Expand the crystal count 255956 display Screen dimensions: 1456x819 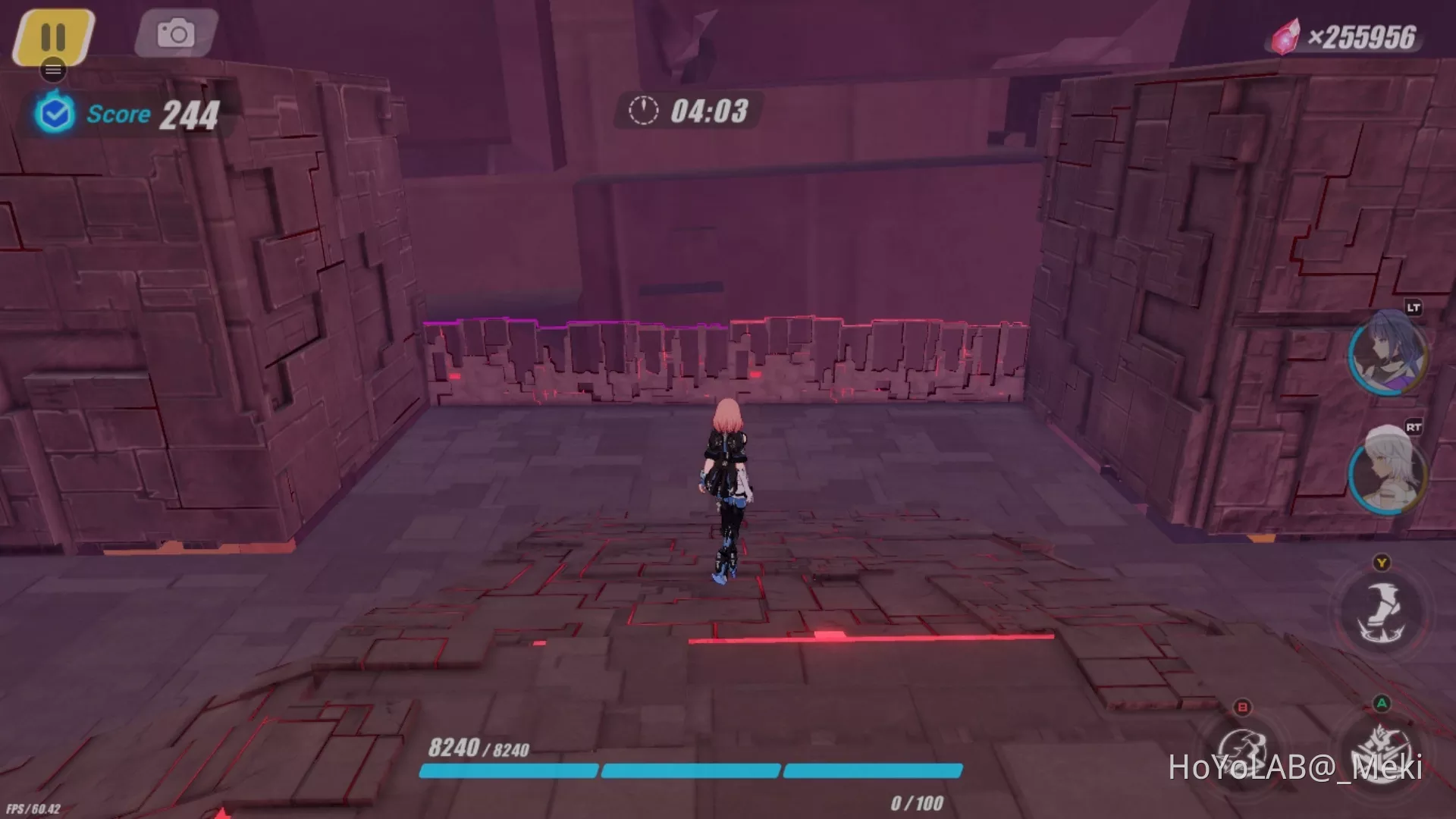pyautogui.click(x=1365, y=33)
